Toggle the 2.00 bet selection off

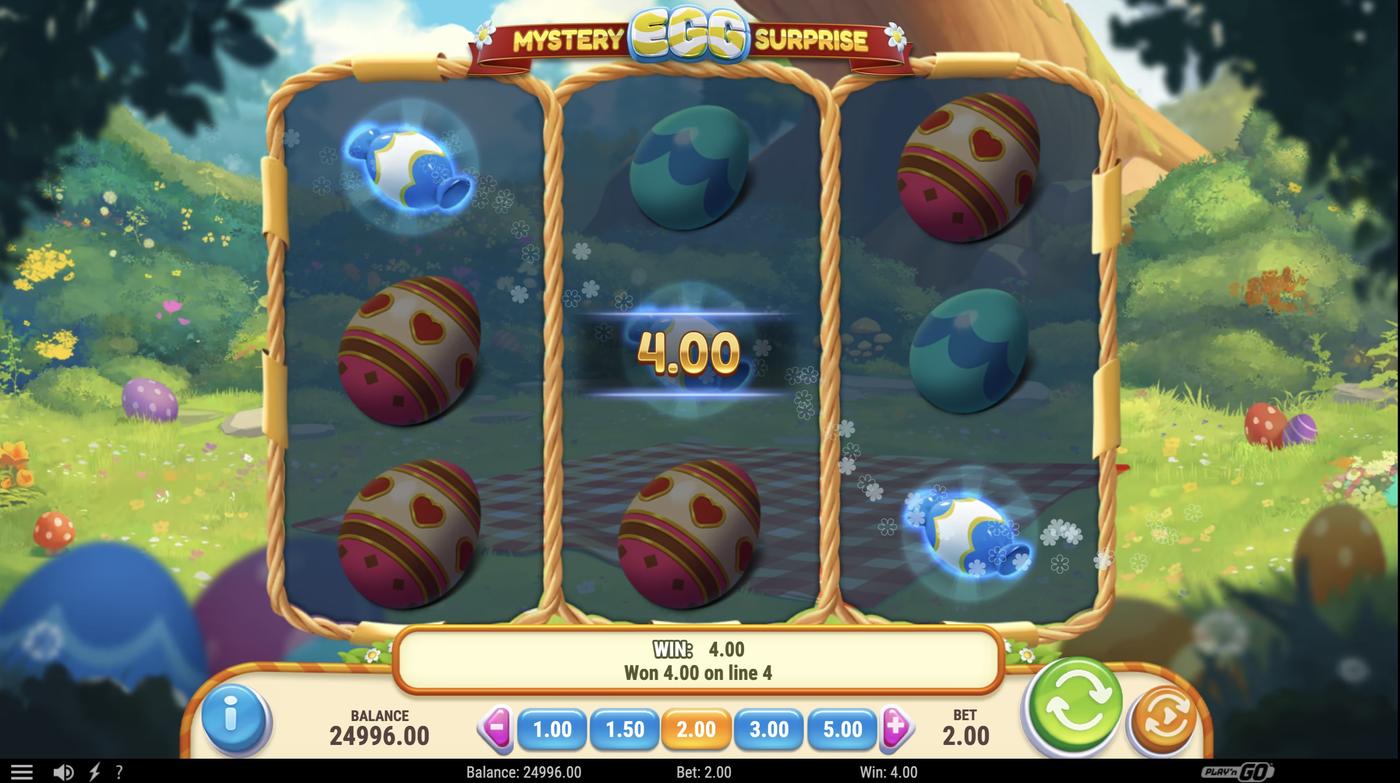click(697, 730)
